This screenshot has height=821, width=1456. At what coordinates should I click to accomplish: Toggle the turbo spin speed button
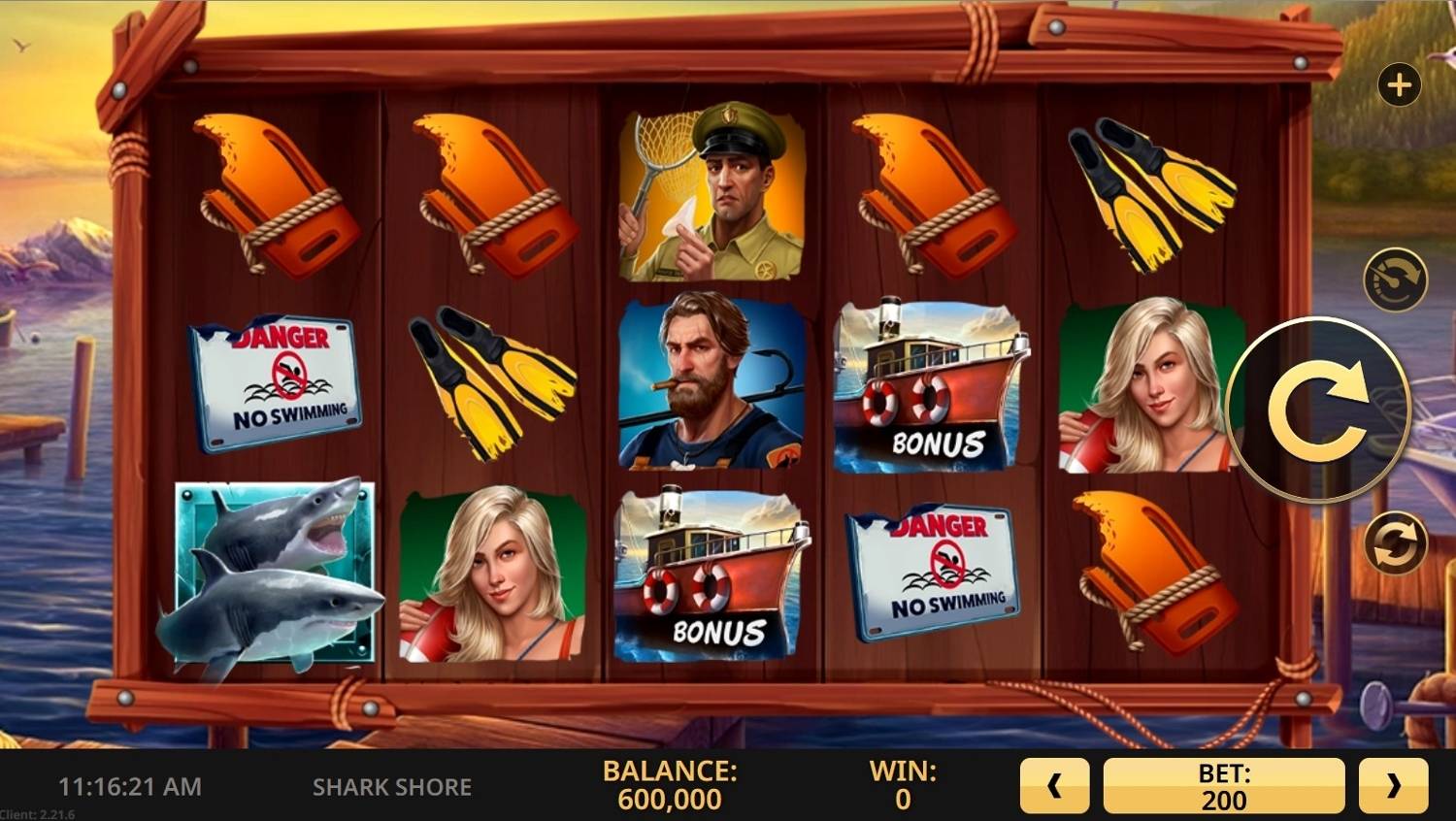pyautogui.click(x=1395, y=280)
